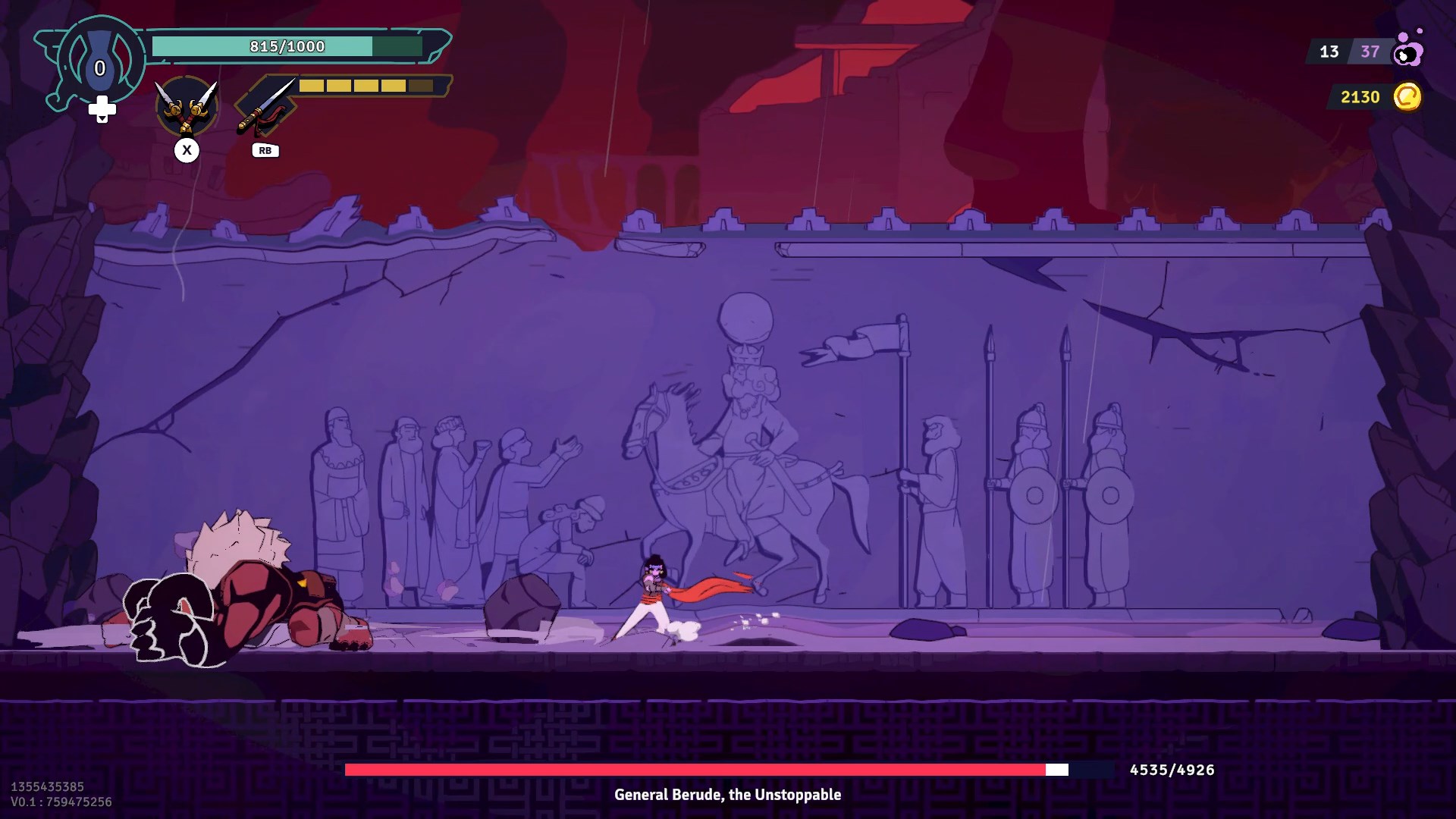Click the gold coin currency icon

pyautogui.click(x=1407, y=97)
